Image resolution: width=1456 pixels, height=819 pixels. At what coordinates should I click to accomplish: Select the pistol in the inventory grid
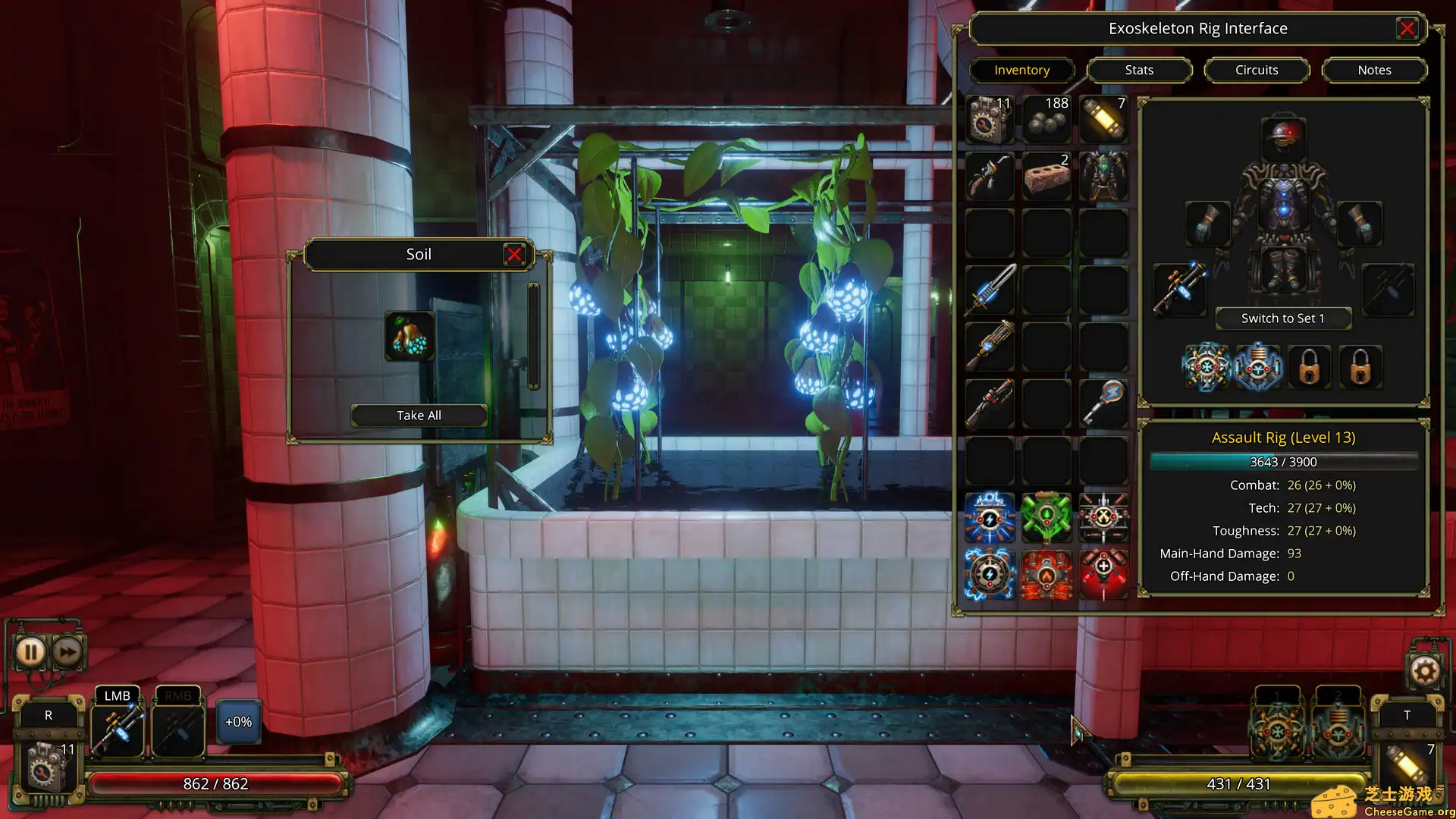point(990,176)
